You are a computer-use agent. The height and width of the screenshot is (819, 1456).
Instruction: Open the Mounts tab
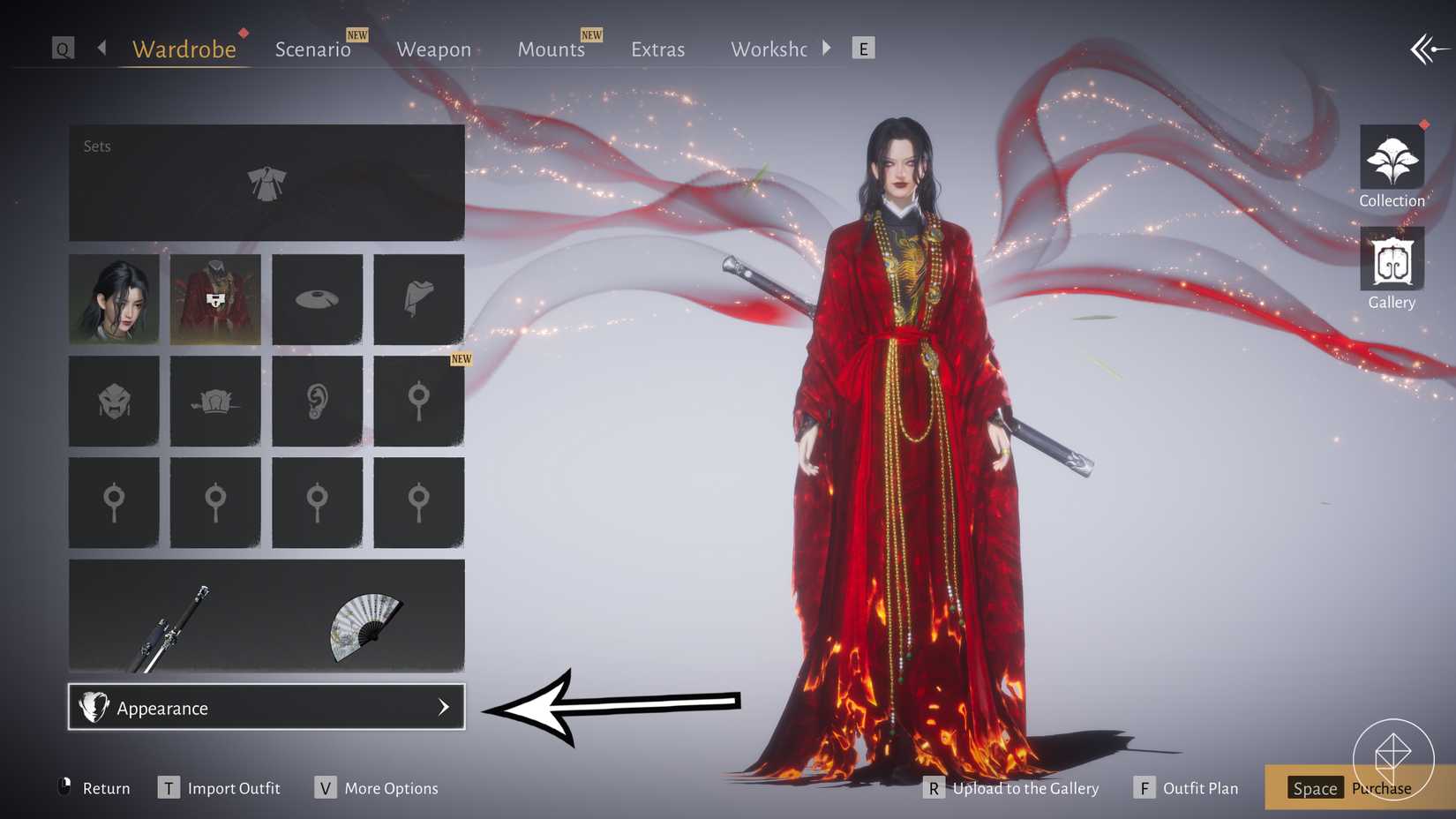pos(551,49)
